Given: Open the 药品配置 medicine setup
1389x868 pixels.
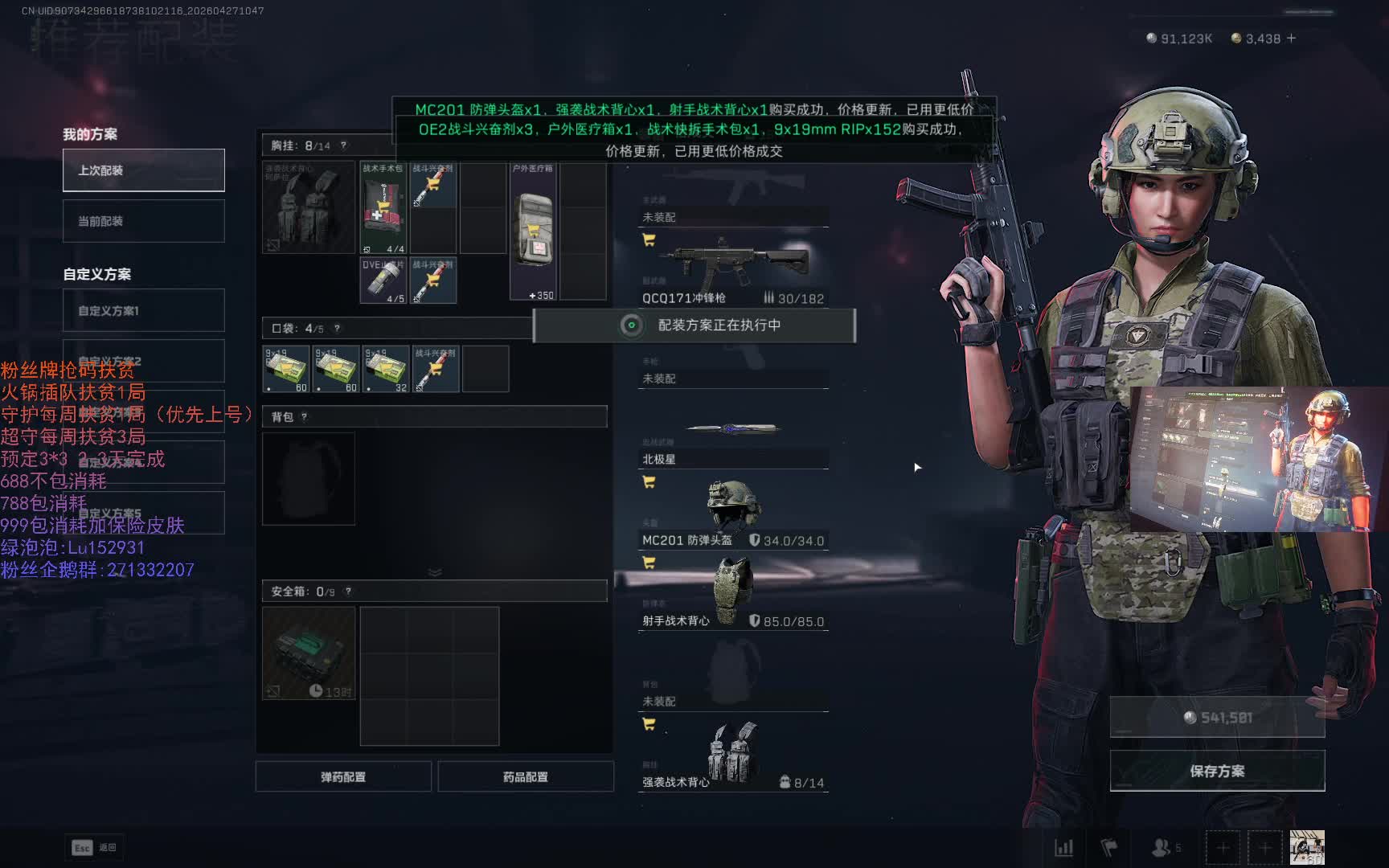Looking at the screenshot, I should 526,777.
